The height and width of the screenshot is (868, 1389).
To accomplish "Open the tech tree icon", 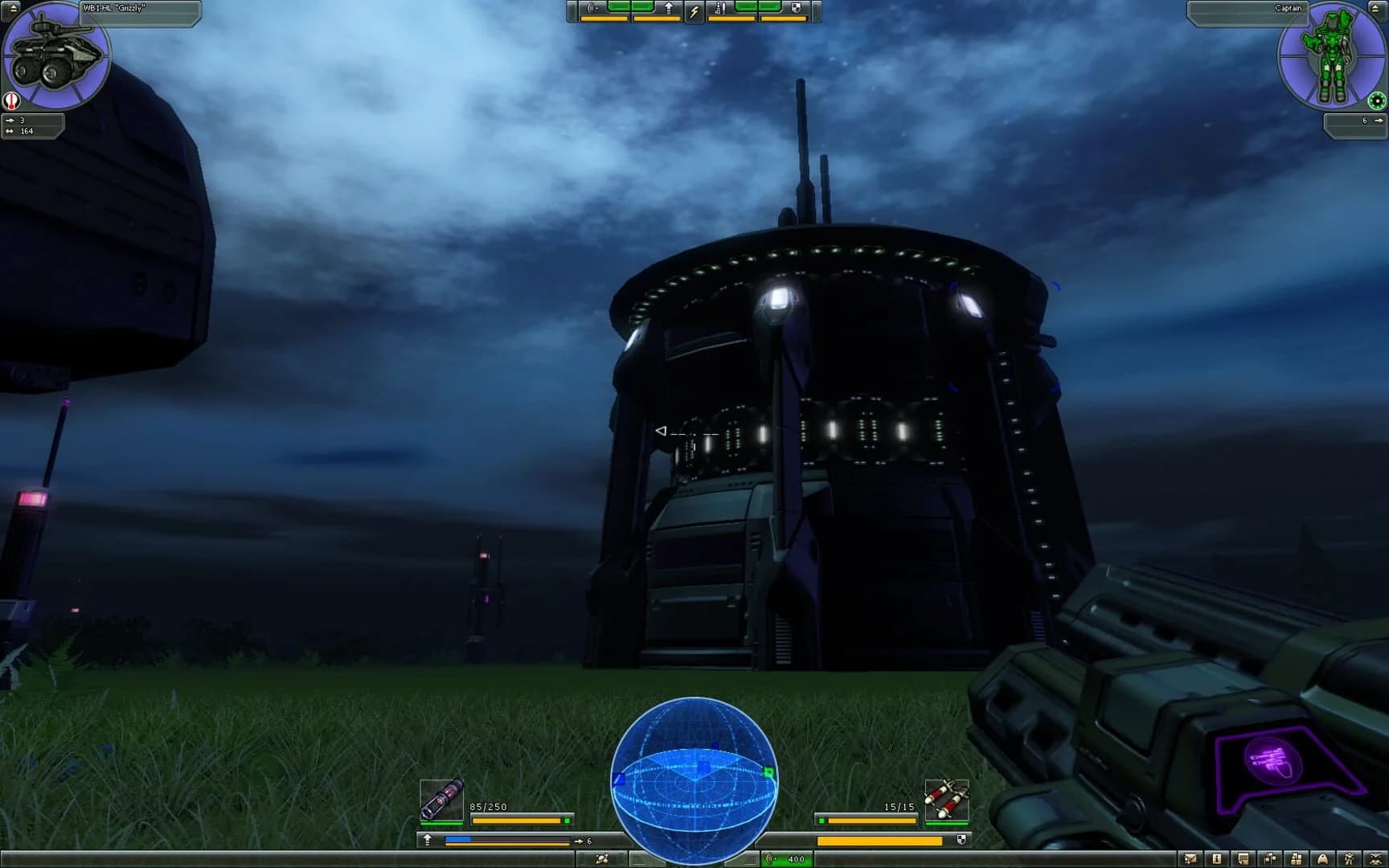I will [1269, 859].
